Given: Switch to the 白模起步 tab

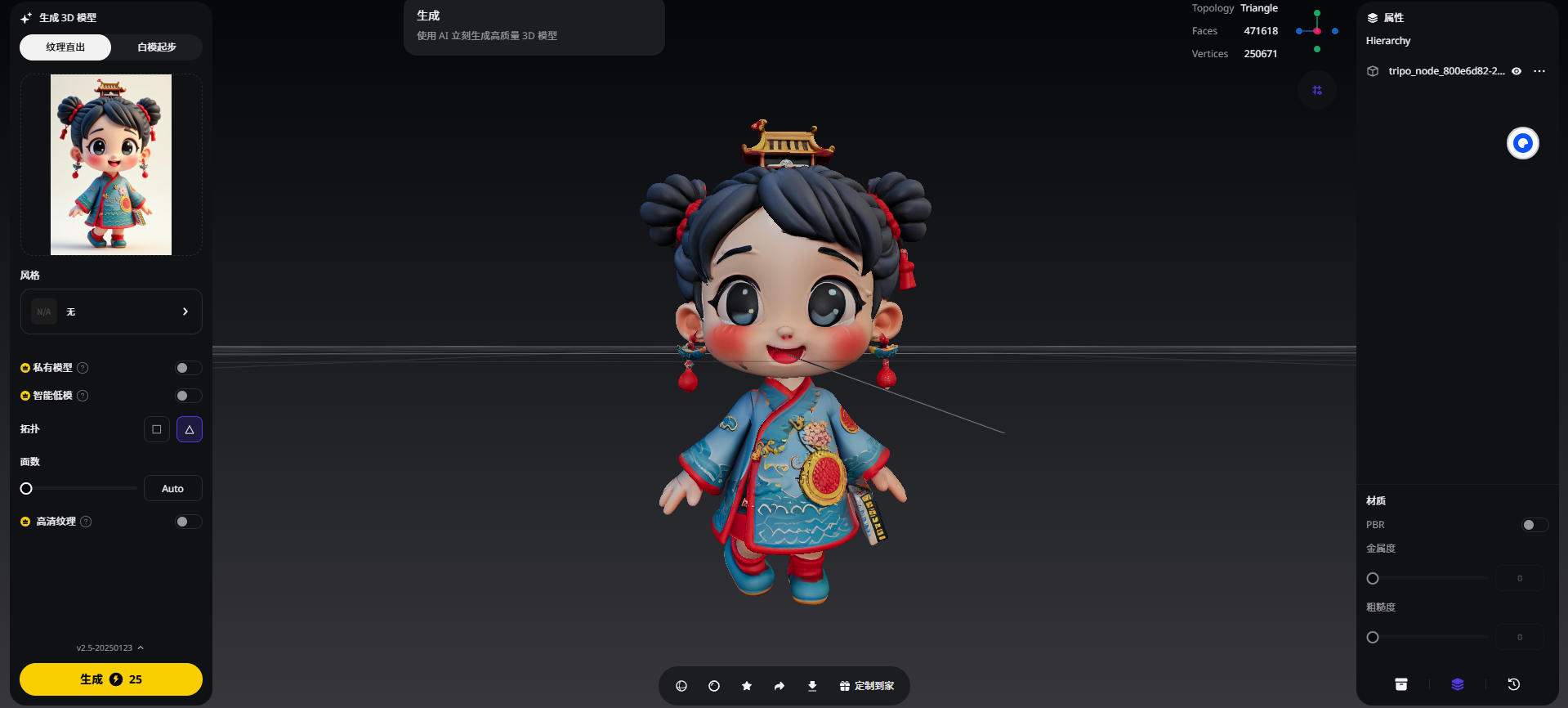Looking at the screenshot, I should 156,47.
